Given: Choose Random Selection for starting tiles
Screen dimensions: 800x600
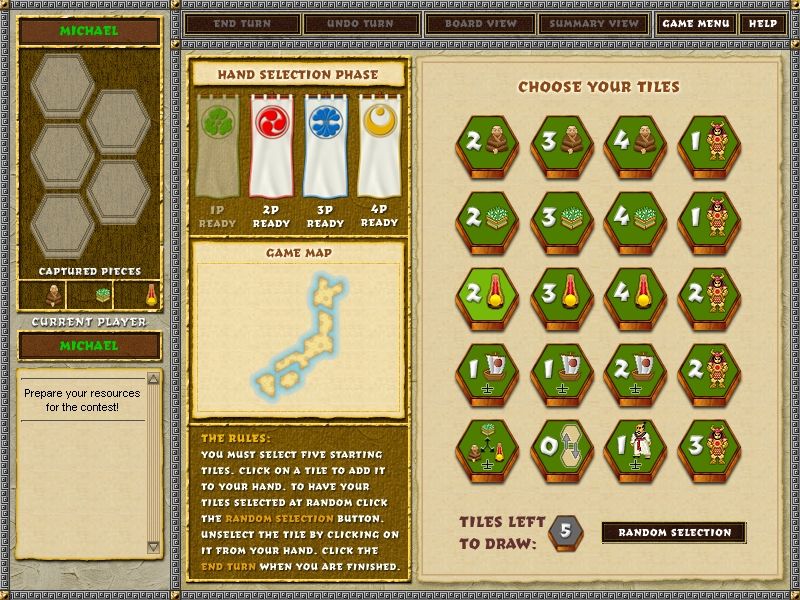Looking at the screenshot, I should pyautogui.click(x=674, y=532).
